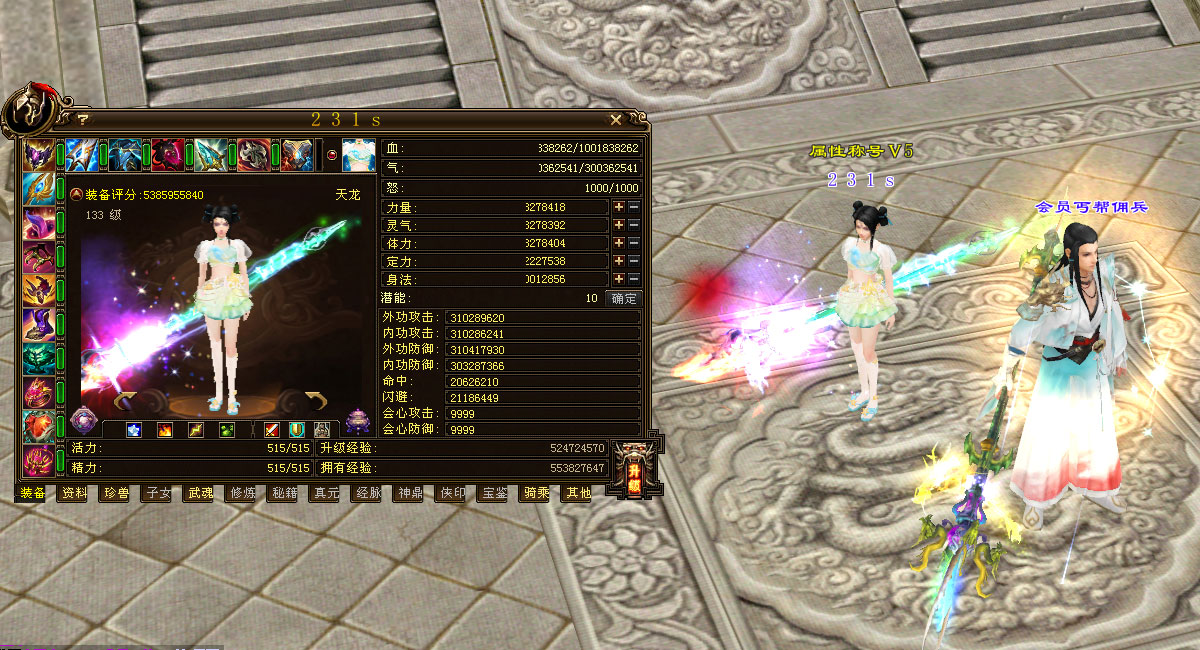Viewport: 1200px width, 650px height.
Task: Click the flame attribute icon below the model
Action: point(165,430)
